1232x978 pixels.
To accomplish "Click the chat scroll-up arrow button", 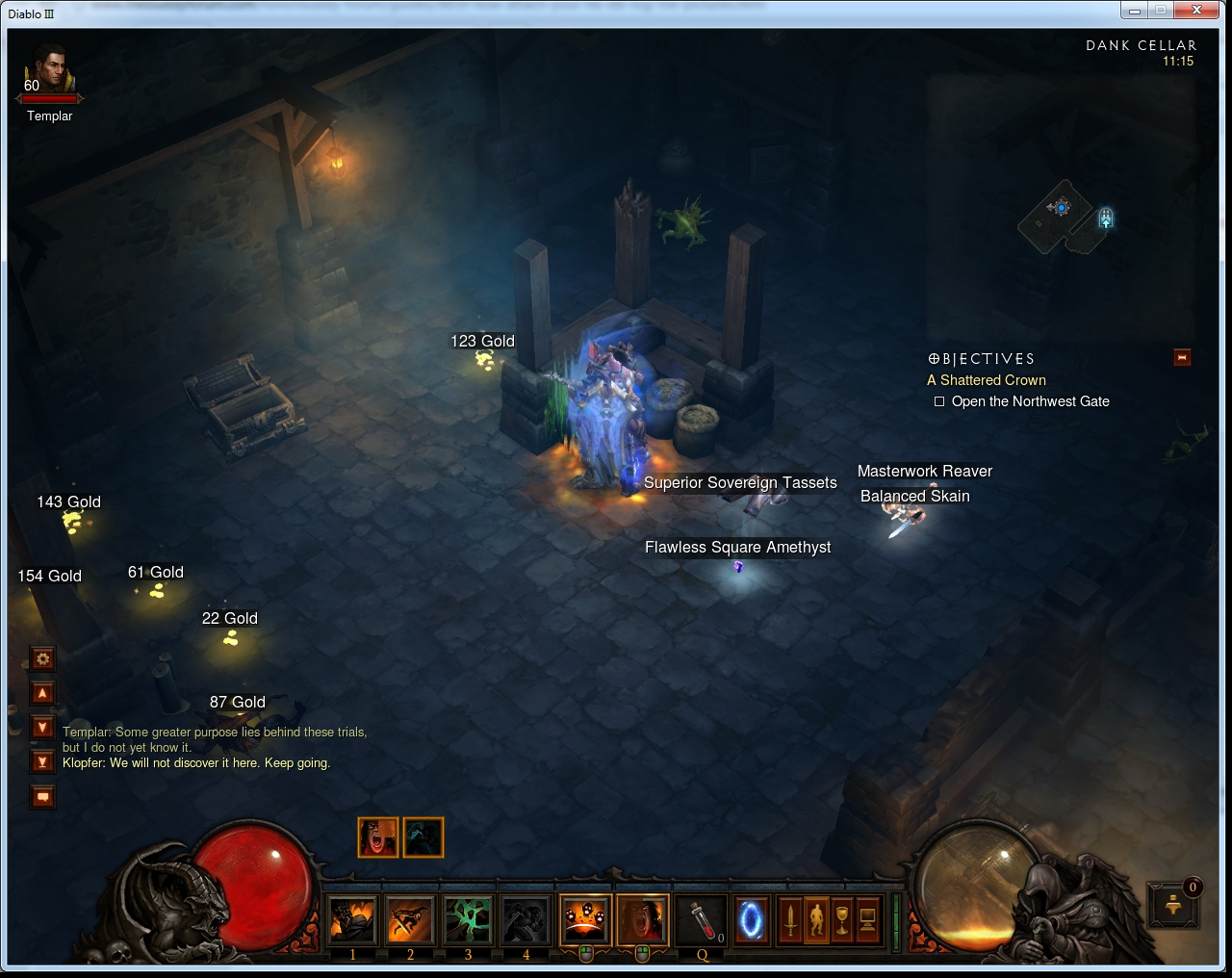I will click(42, 693).
